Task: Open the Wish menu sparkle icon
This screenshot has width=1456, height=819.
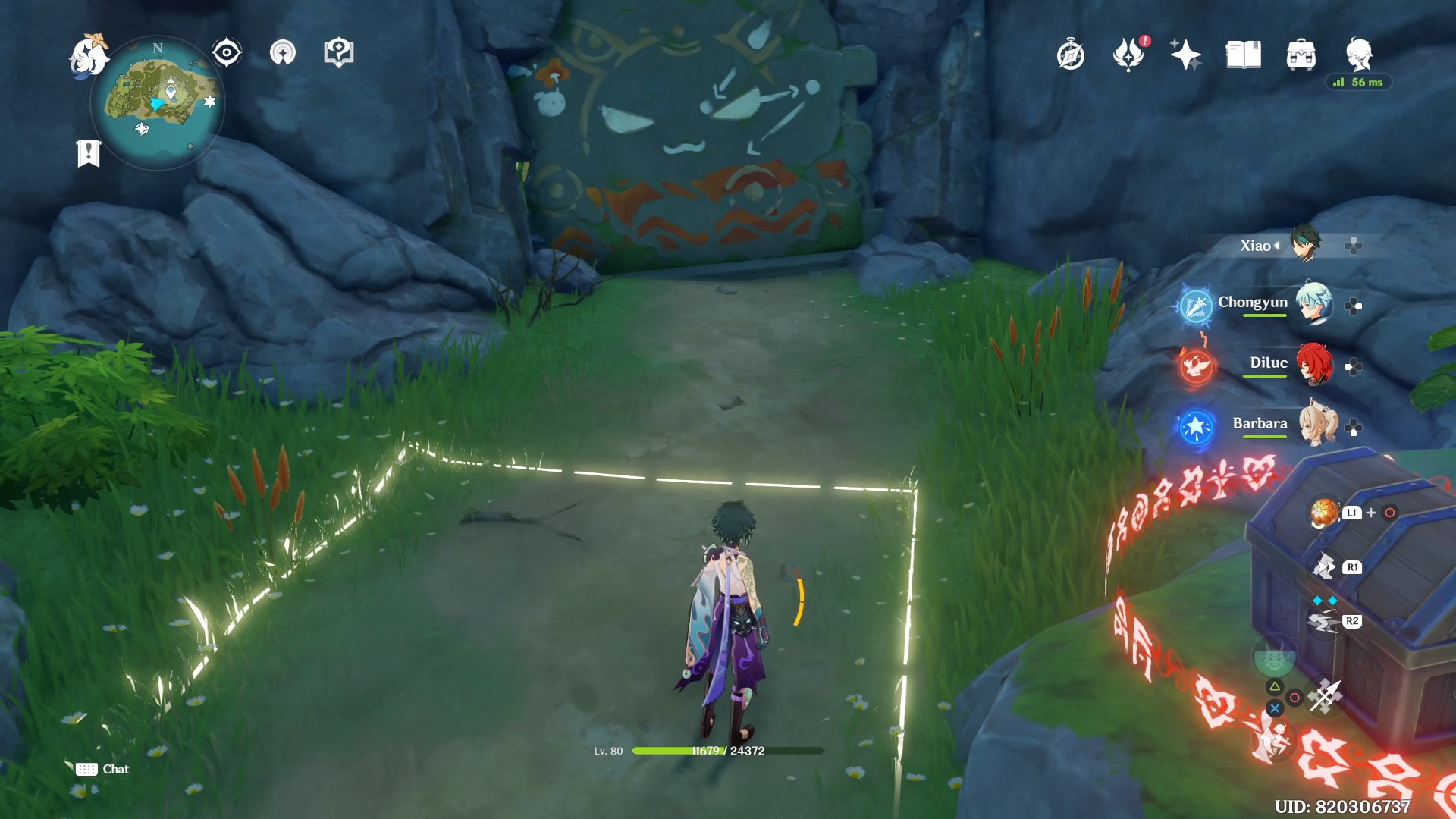Action: (1186, 54)
